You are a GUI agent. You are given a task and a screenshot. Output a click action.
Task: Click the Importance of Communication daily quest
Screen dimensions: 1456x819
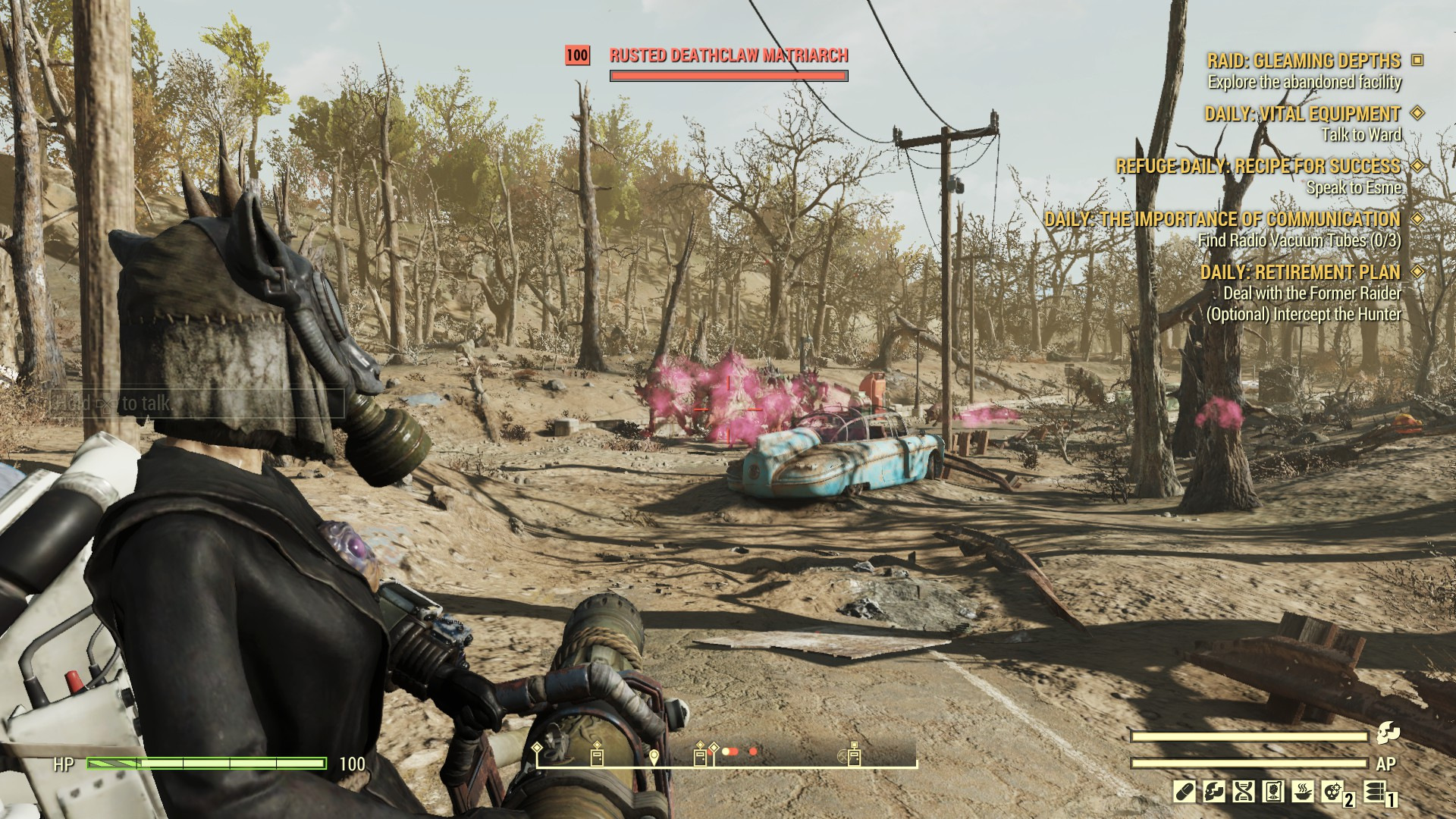[1222, 219]
